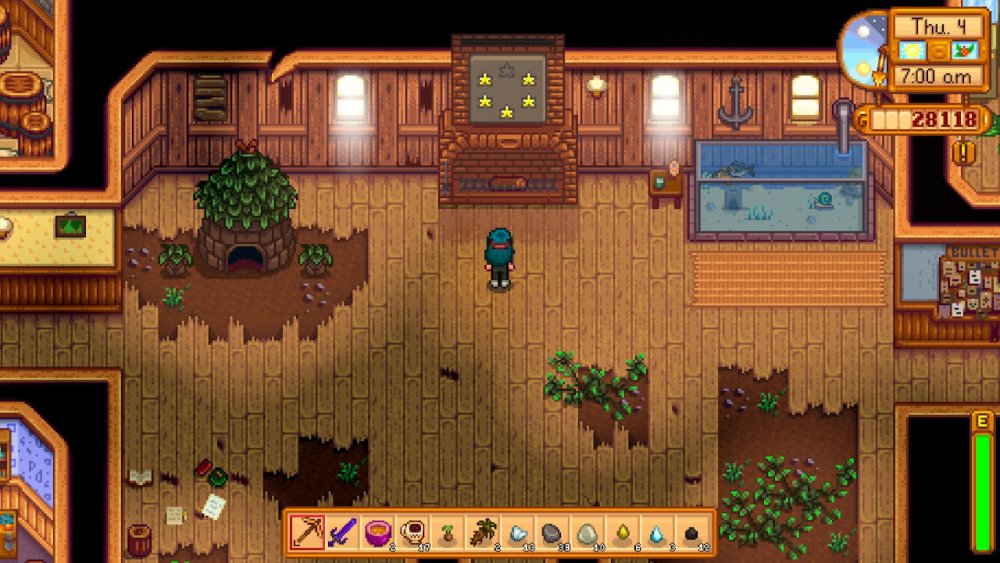Select the coal lump stack

point(692,532)
